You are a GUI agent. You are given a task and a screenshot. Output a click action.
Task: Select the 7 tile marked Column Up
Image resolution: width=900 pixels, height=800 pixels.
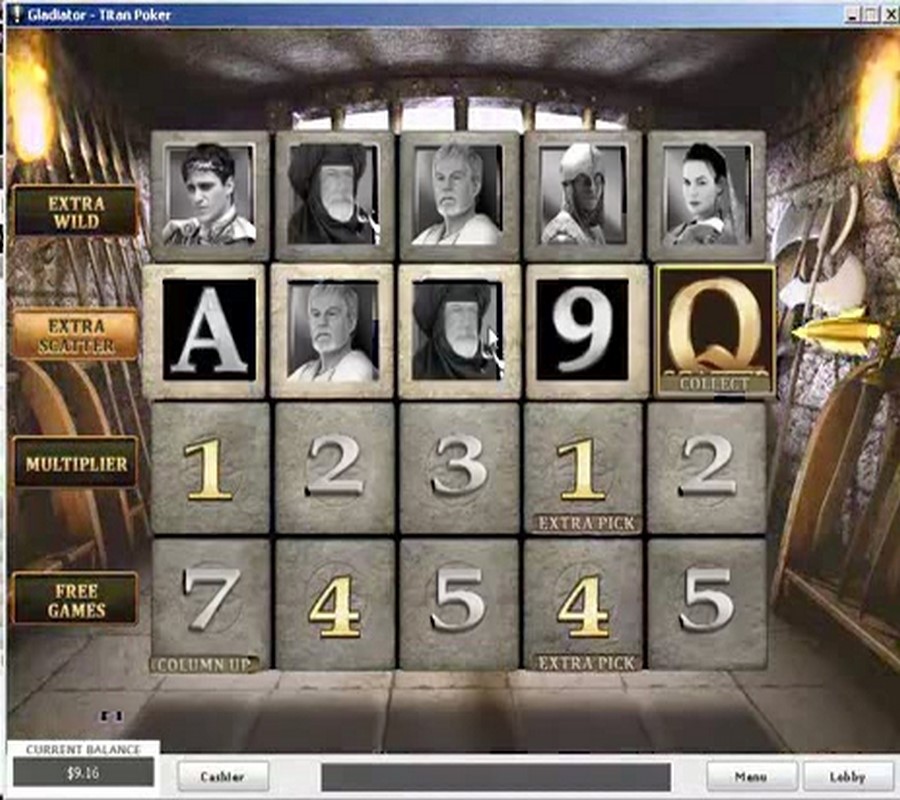coord(211,602)
